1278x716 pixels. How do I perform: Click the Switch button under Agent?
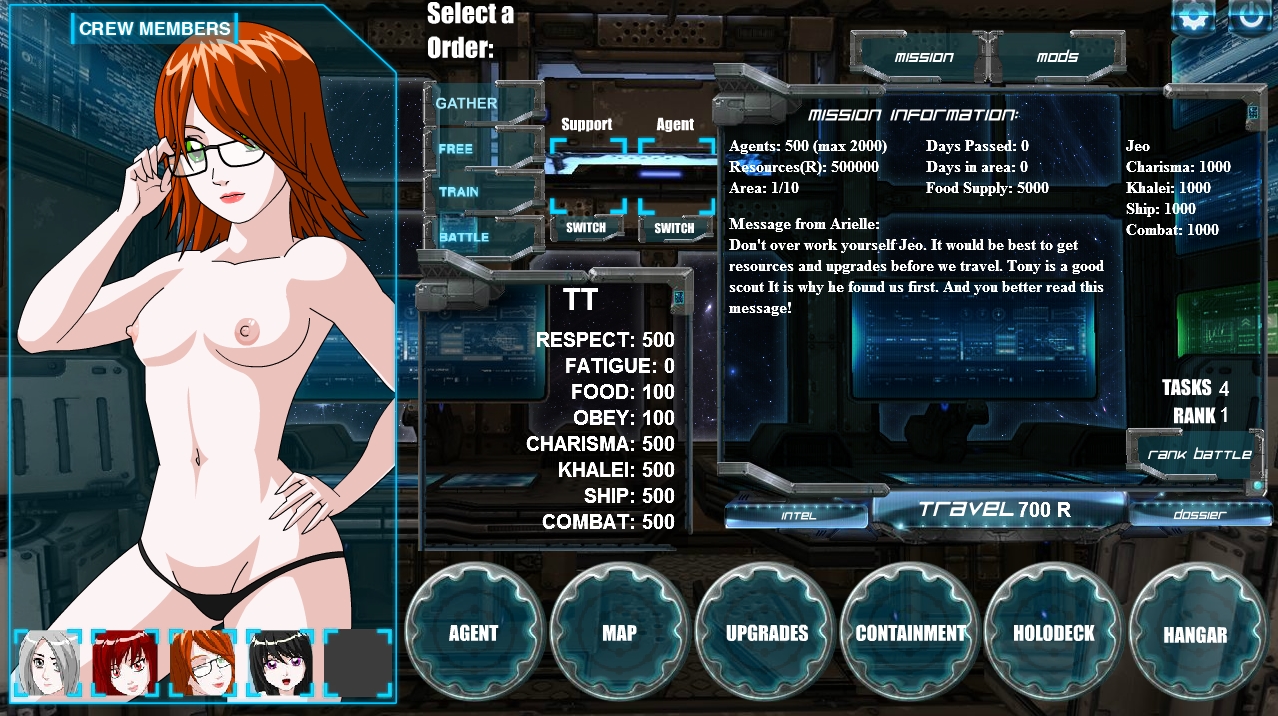pyautogui.click(x=674, y=228)
